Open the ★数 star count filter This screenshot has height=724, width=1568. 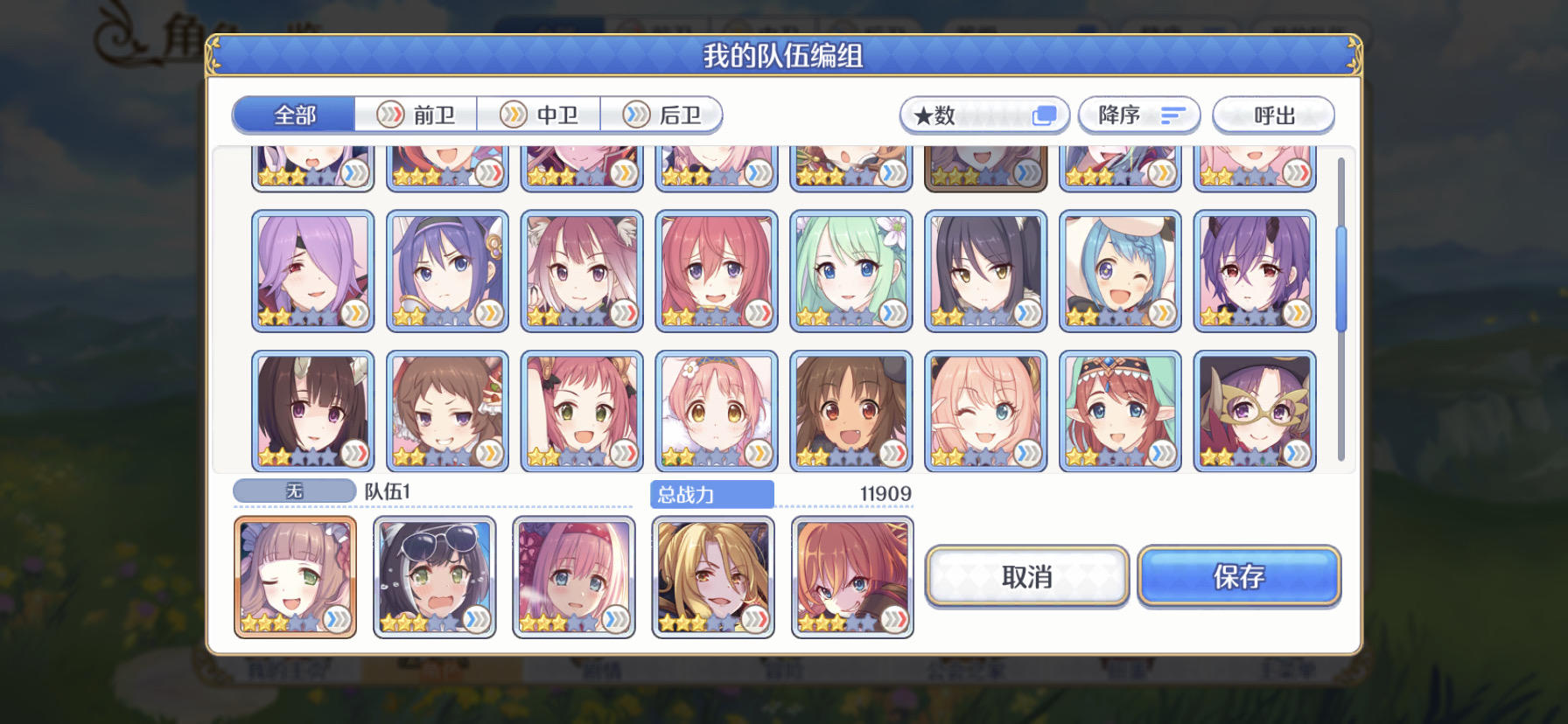click(983, 115)
